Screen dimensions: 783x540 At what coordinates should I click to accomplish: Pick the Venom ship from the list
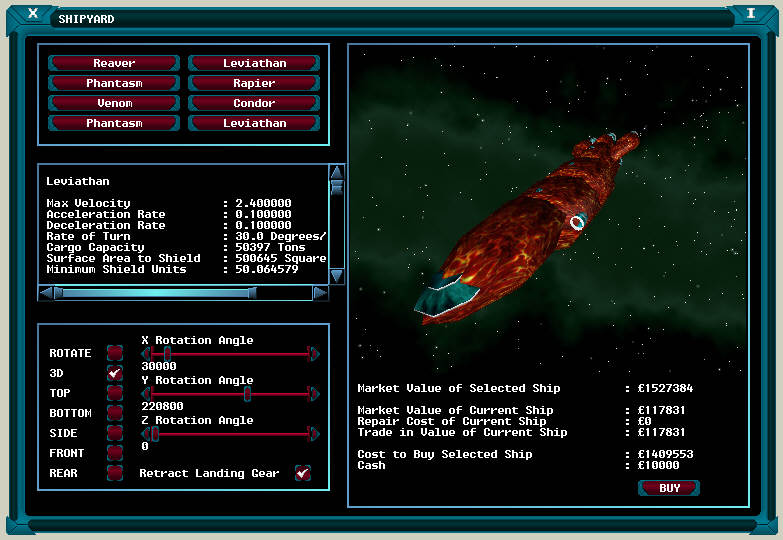click(x=114, y=103)
